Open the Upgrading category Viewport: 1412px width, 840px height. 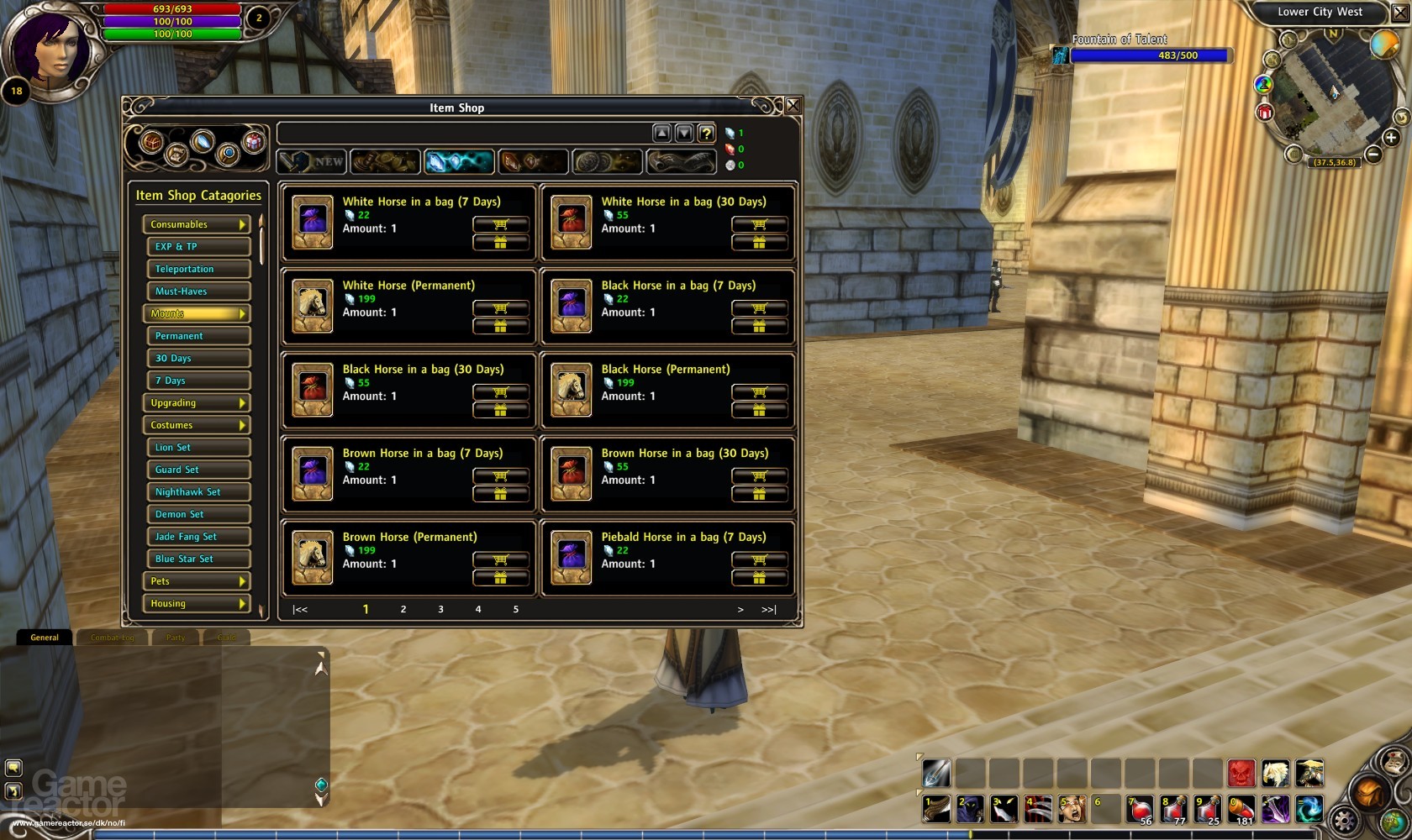(197, 403)
